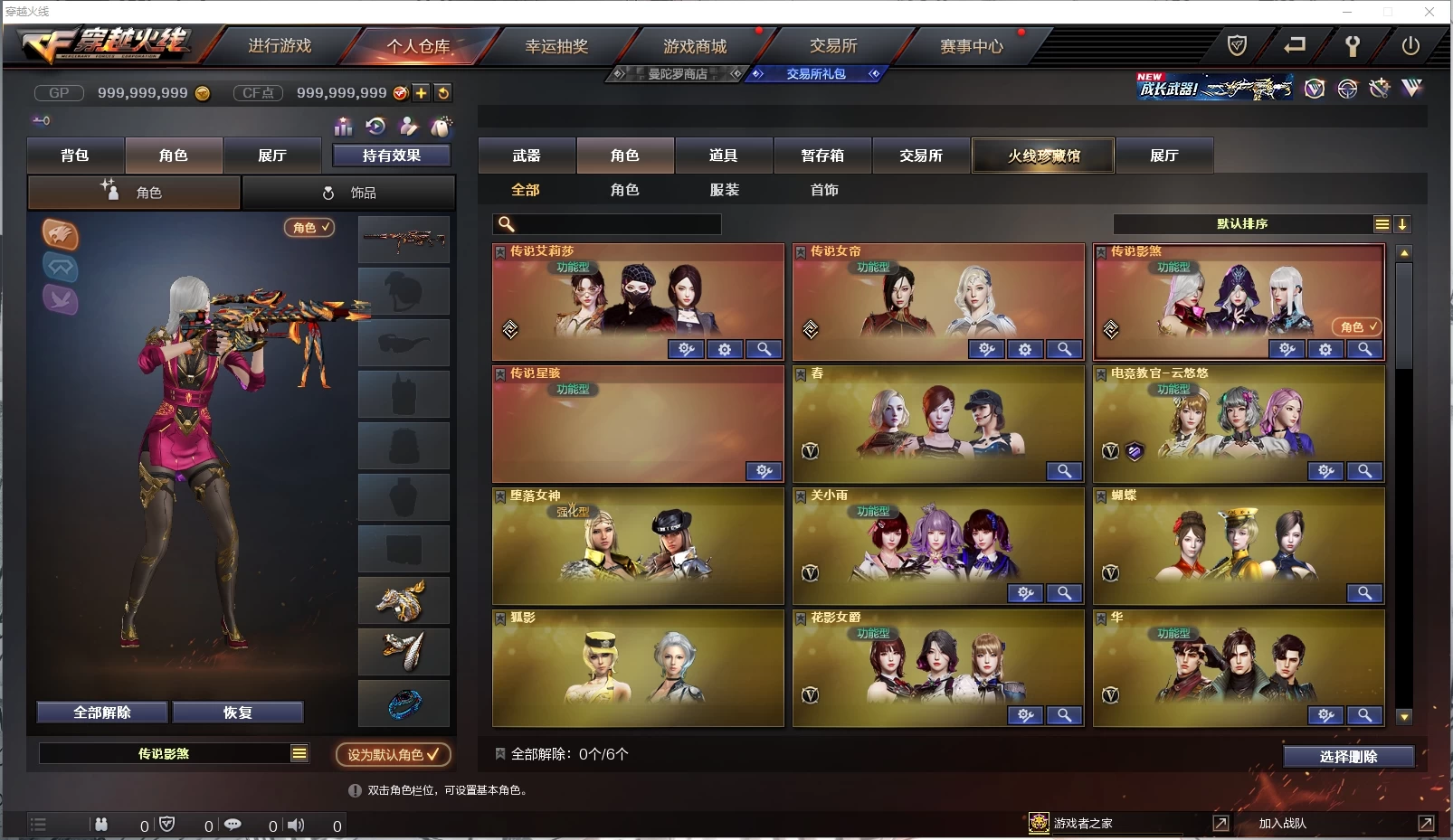
Task: Open the gear settings icon on 传说女帝 card
Action: [x=1025, y=349]
